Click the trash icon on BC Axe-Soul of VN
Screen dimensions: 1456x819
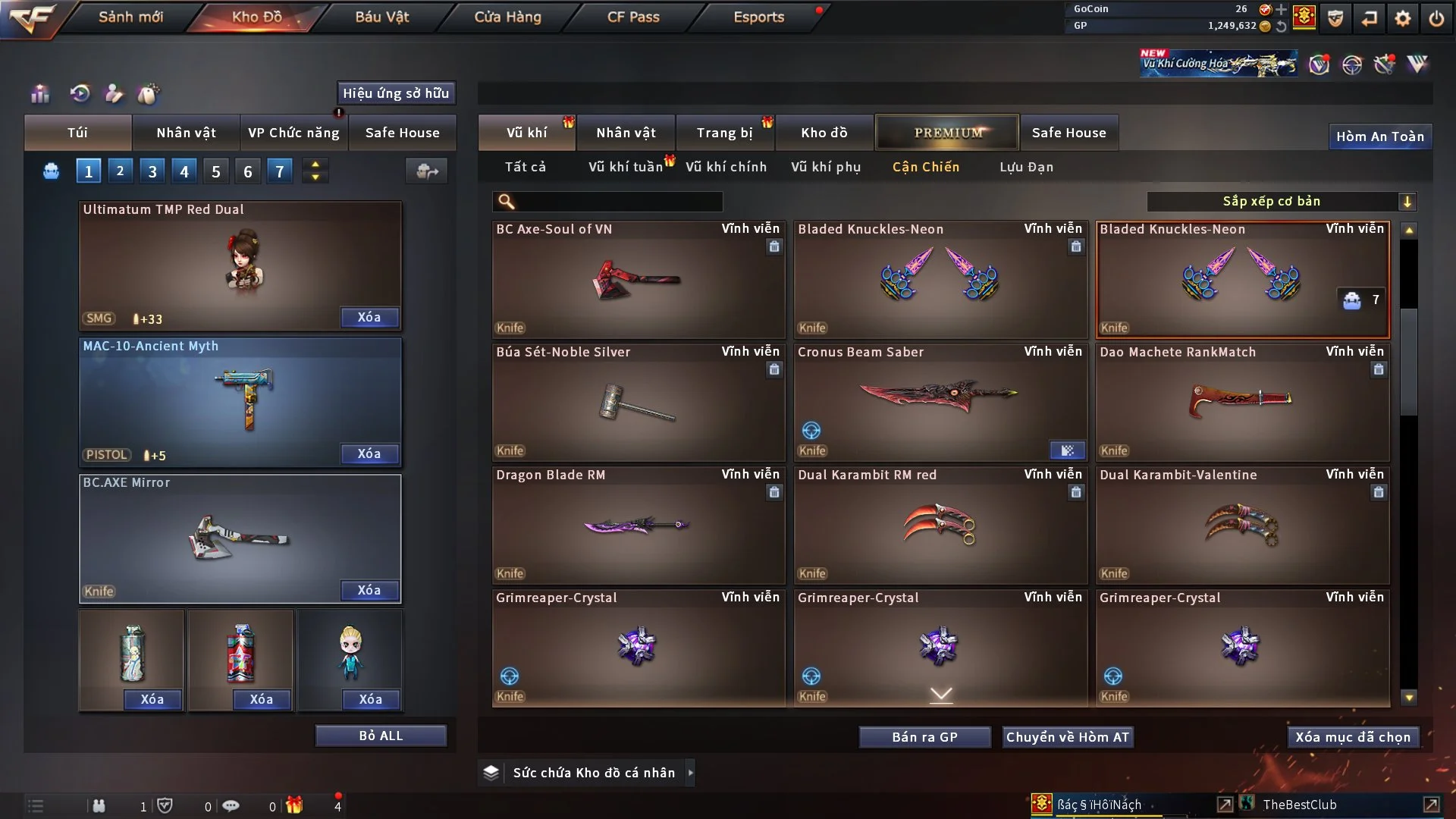pos(774,247)
